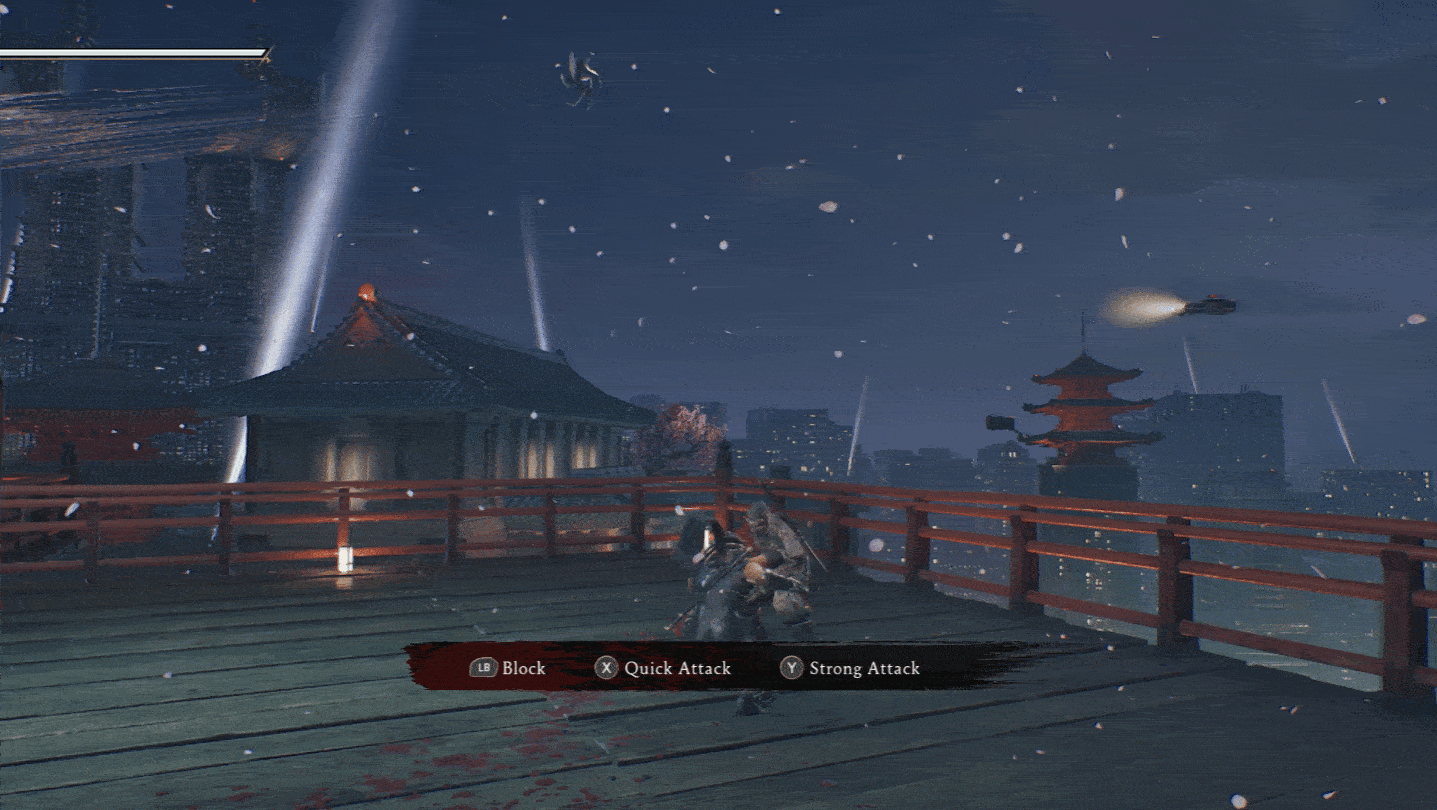Screen dimensions: 1437x810
Task: Select the Block label text
Action: tap(524, 669)
